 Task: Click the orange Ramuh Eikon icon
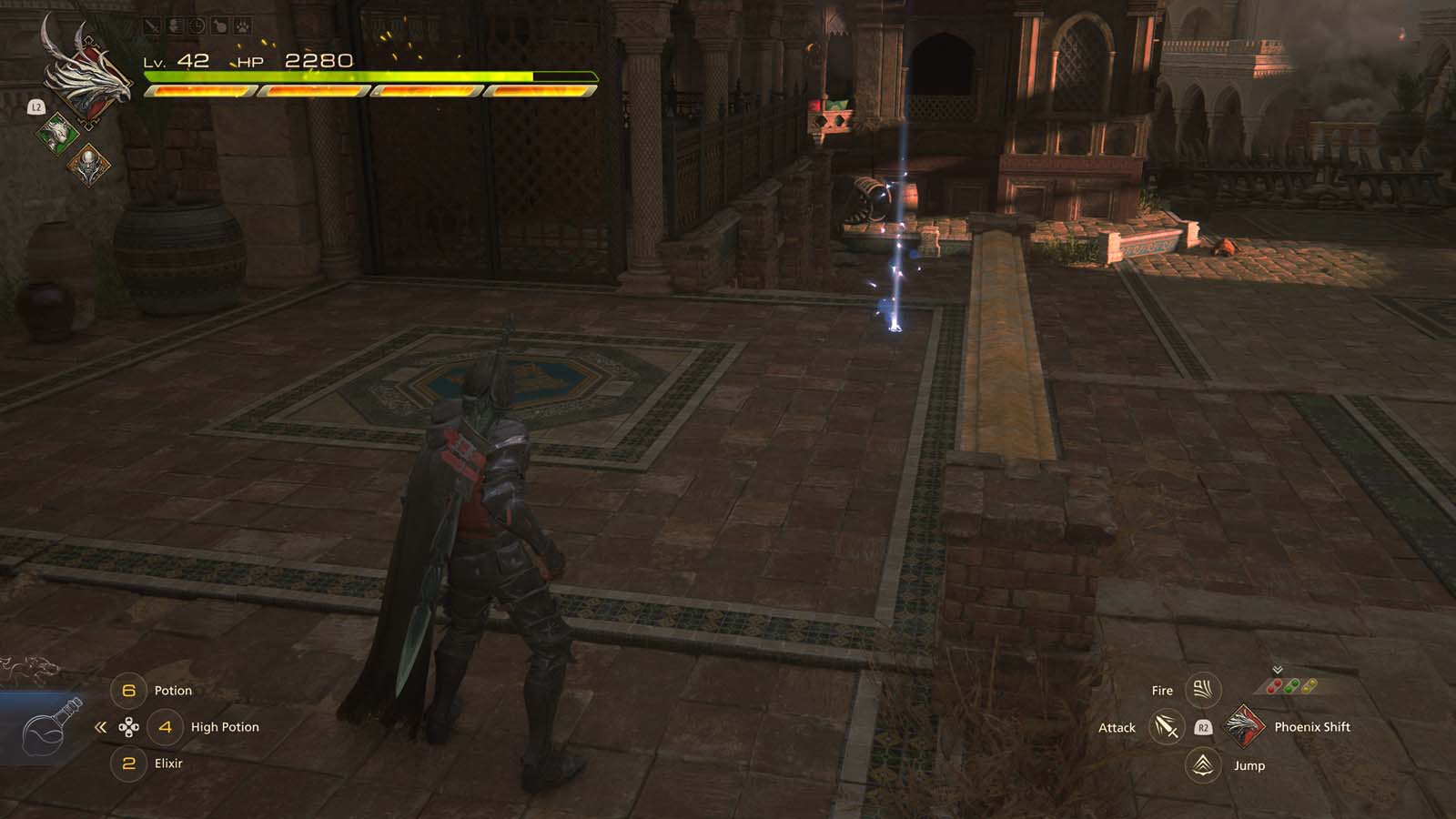click(x=91, y=165)
